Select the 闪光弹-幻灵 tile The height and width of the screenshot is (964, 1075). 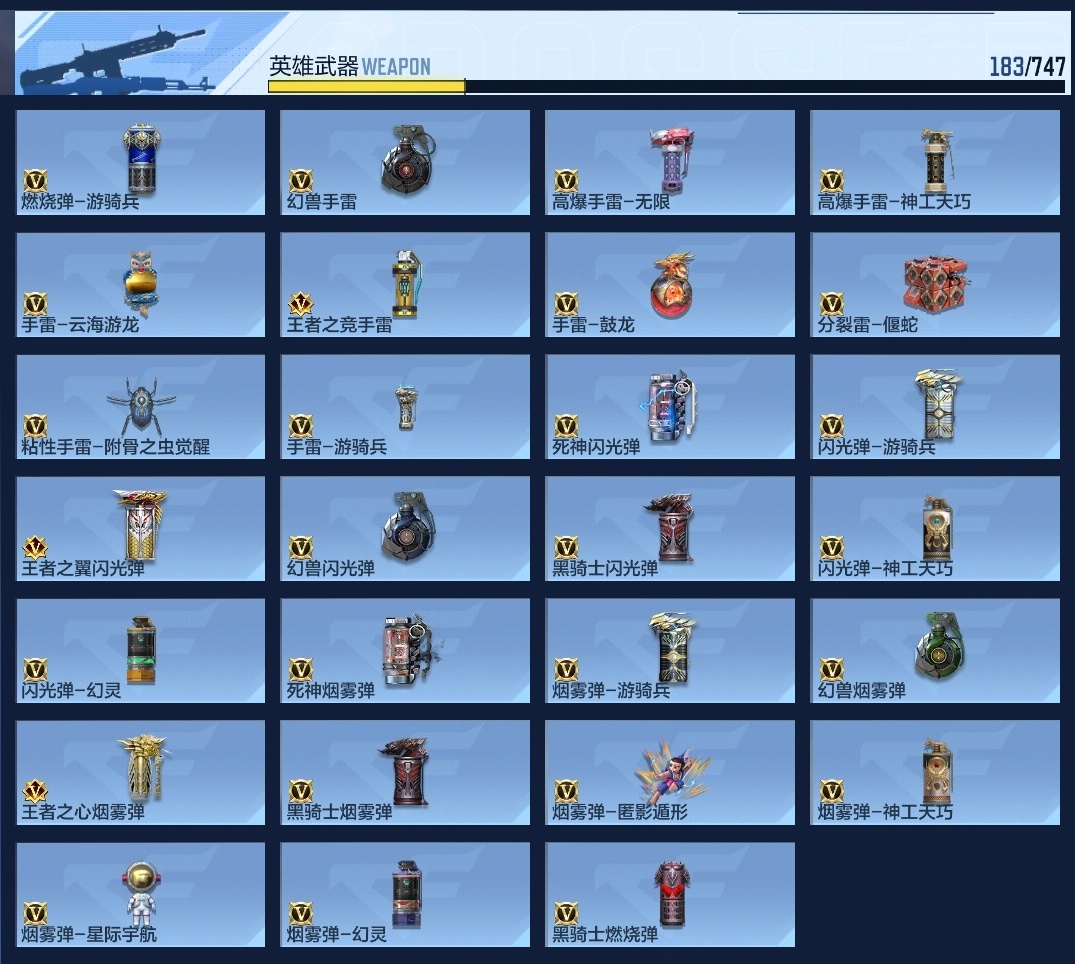[141, 651]
